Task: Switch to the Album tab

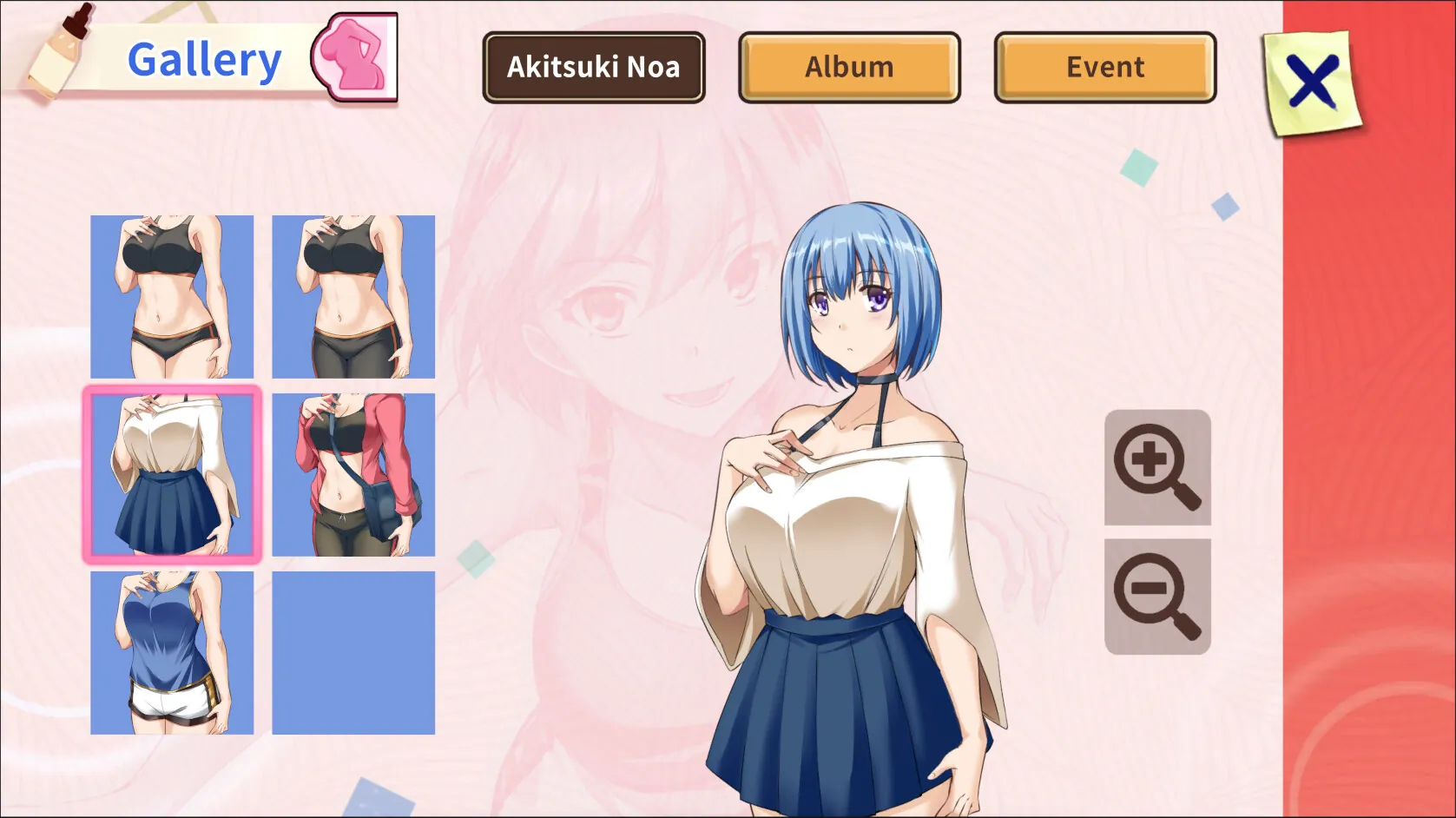Action: point(848,66)
